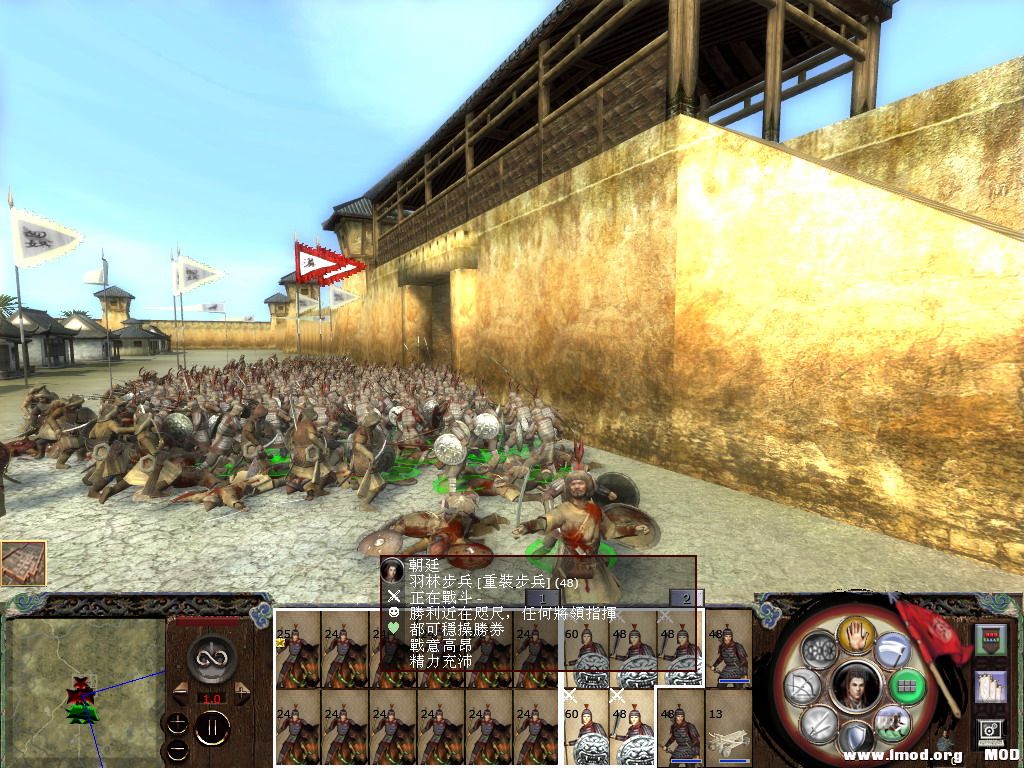The width and height of the screenshot is (1024, 768).
Task: Select unit group tab 2
Action: click(x=686, y=599)
